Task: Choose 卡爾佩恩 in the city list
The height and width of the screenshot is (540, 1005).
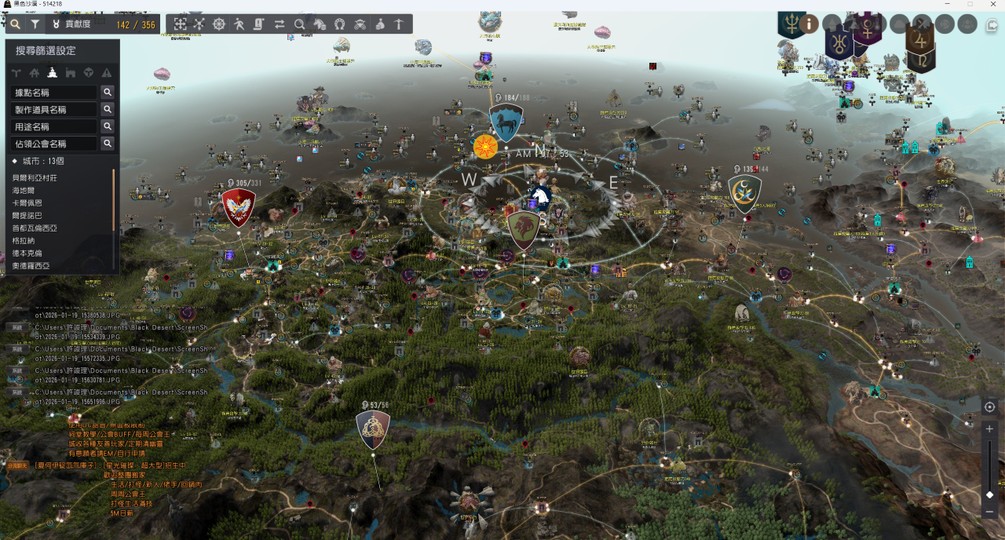Action: (x=28, y=203)
